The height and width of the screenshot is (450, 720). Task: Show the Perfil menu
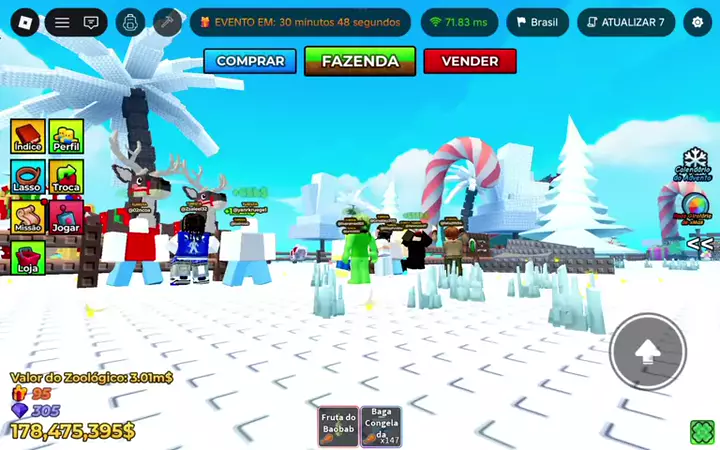[x=66, y=137]
